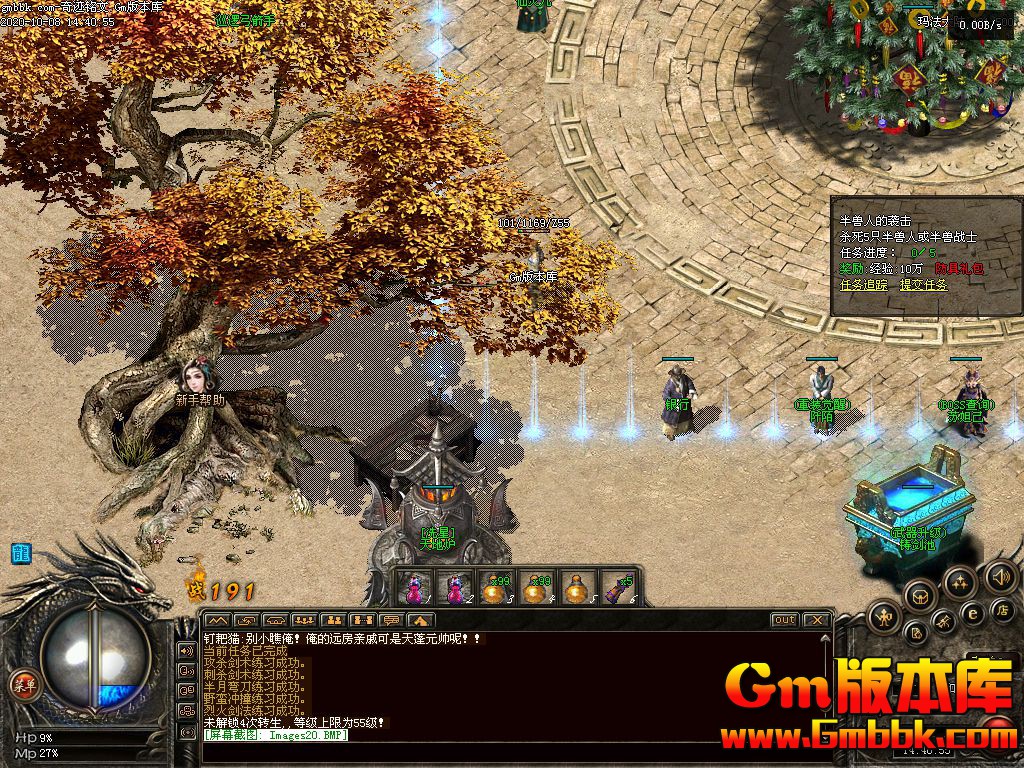
Task: Open the three-star skills round button
Action: click(x=959, y=583)
